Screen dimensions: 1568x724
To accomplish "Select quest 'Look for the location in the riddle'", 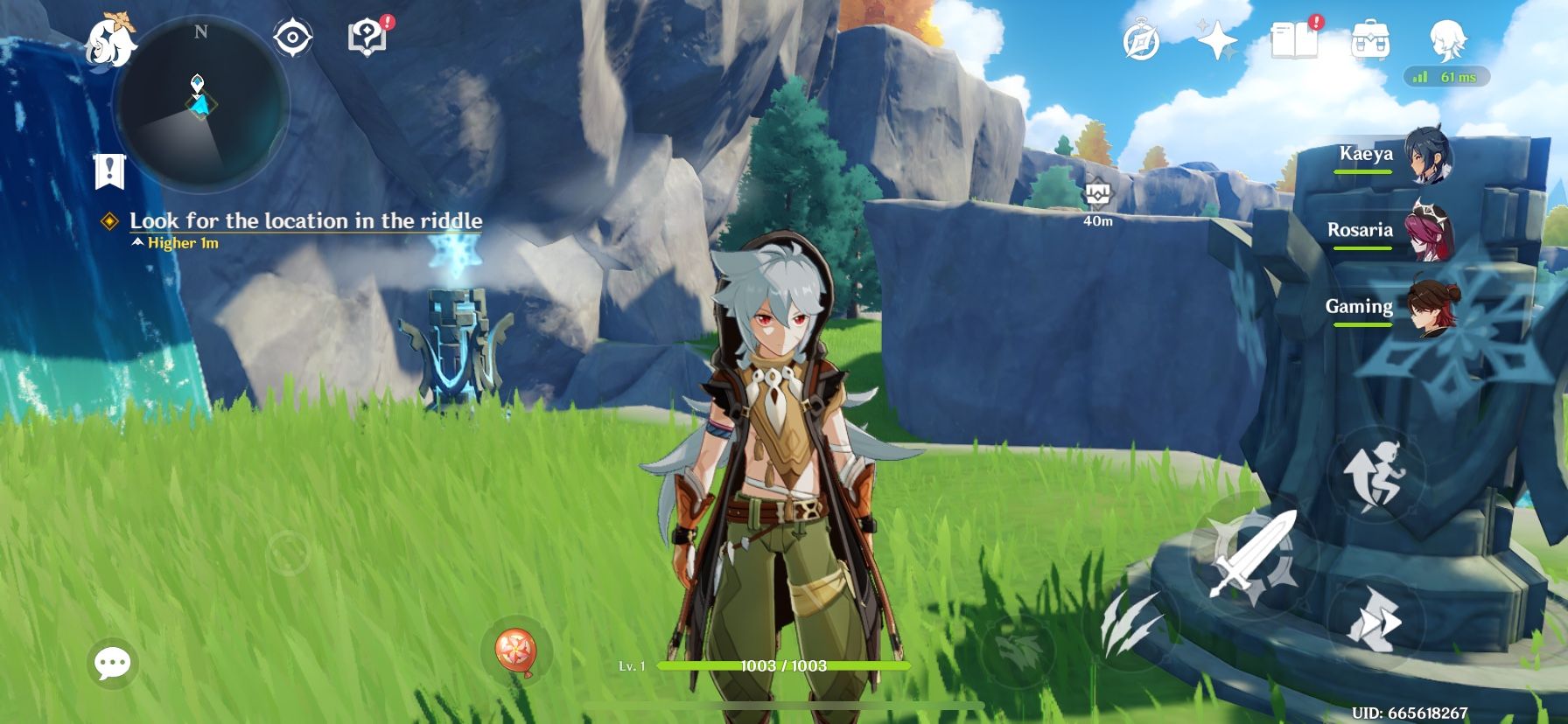I will point(305,221).
